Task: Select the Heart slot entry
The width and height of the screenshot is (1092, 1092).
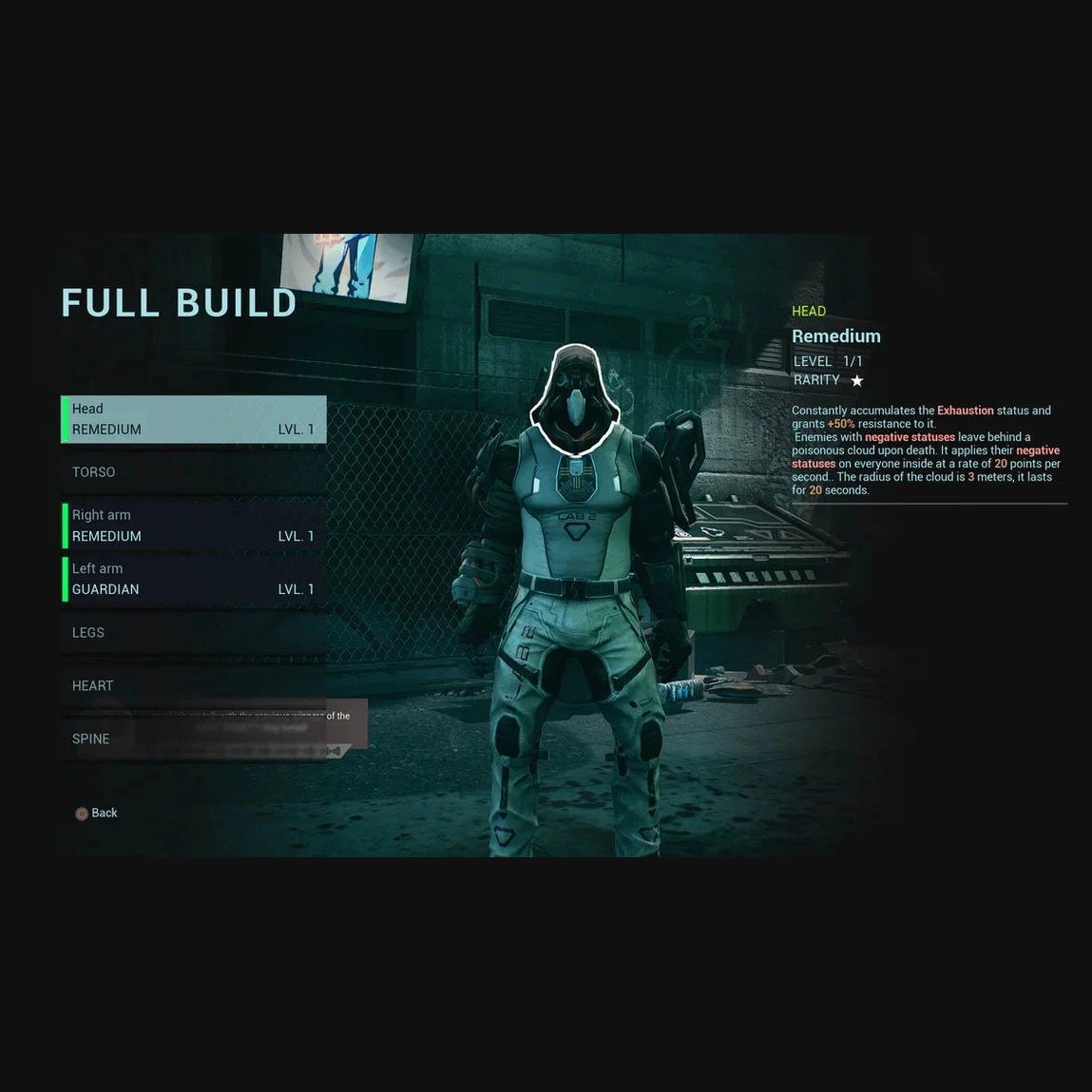Action: [194, 686]
